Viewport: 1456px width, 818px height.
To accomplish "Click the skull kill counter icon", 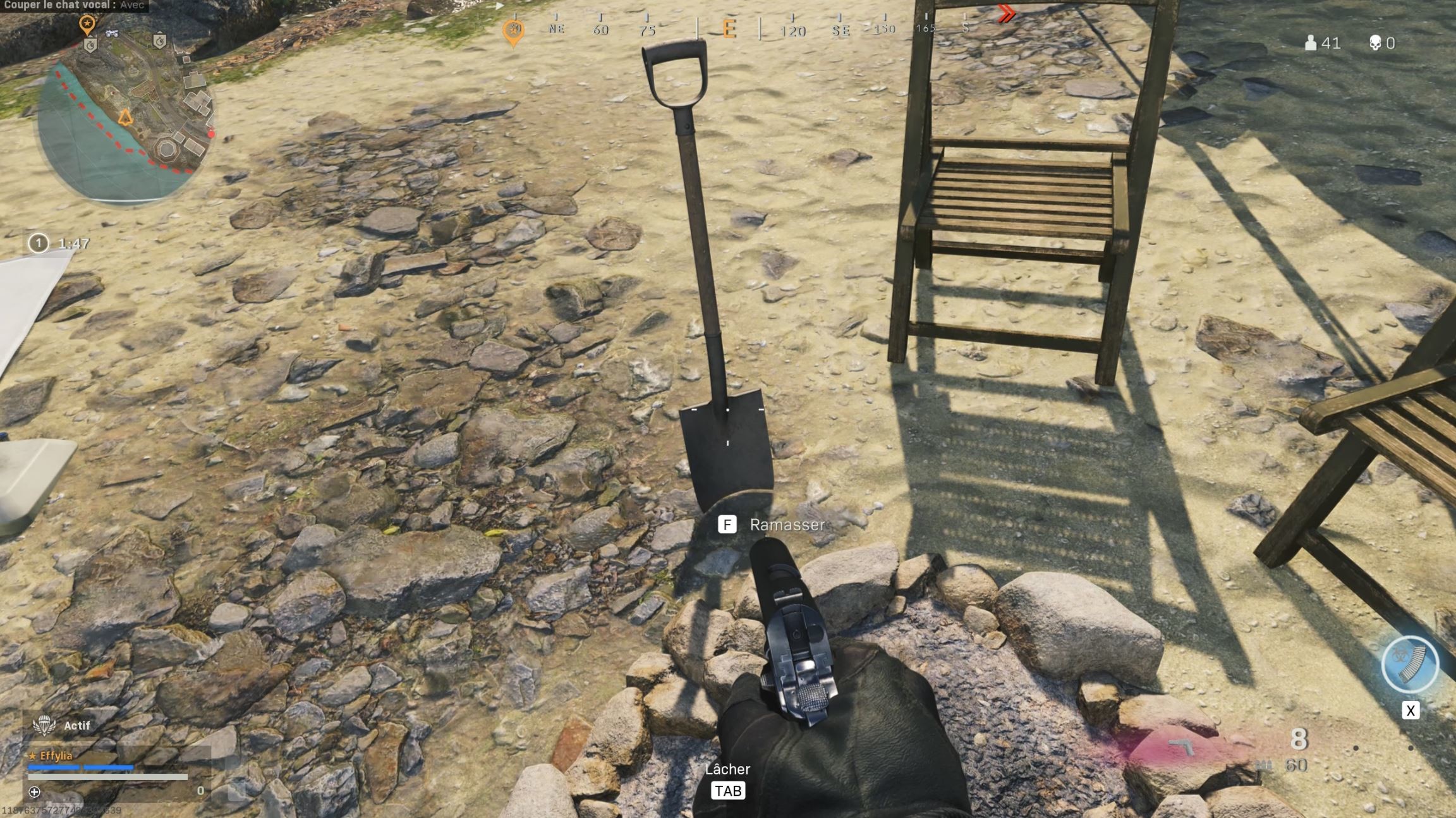I will coord(1375,43).
